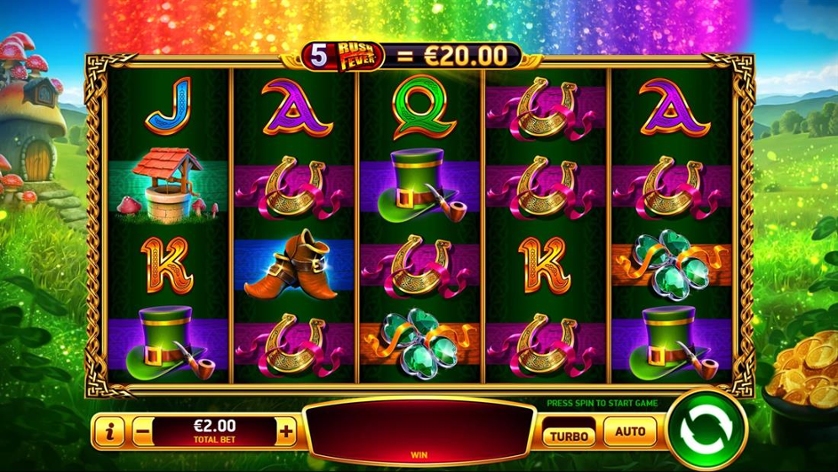Open the Auto spin options
838x472 pixels.
[x=630, y=433]
